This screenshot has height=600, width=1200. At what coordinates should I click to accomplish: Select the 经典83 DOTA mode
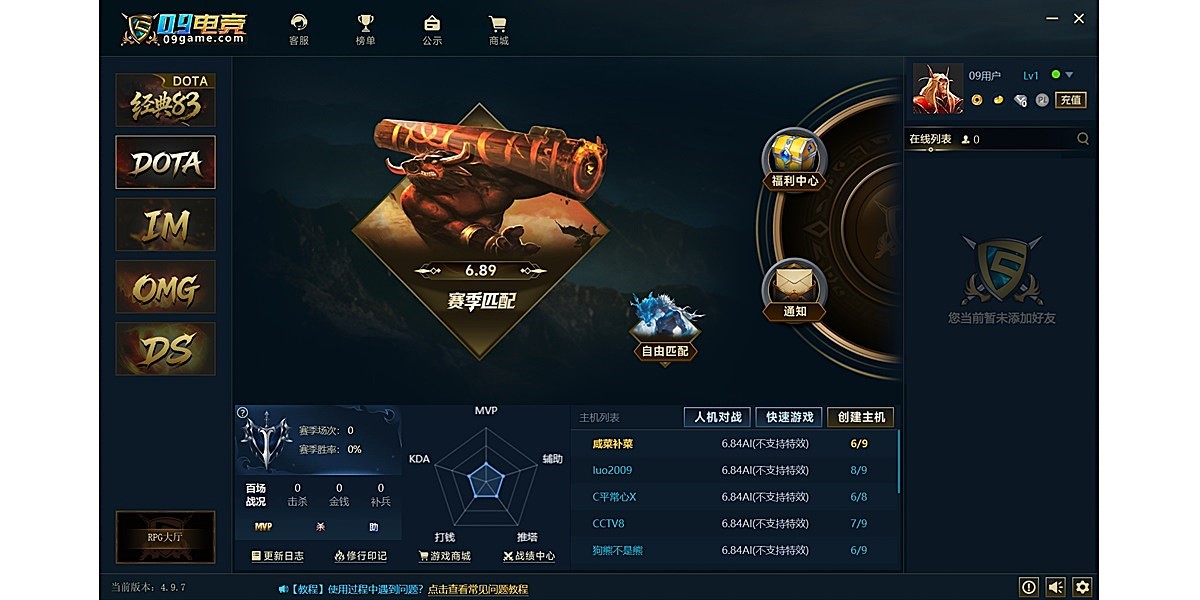[165, 100]
